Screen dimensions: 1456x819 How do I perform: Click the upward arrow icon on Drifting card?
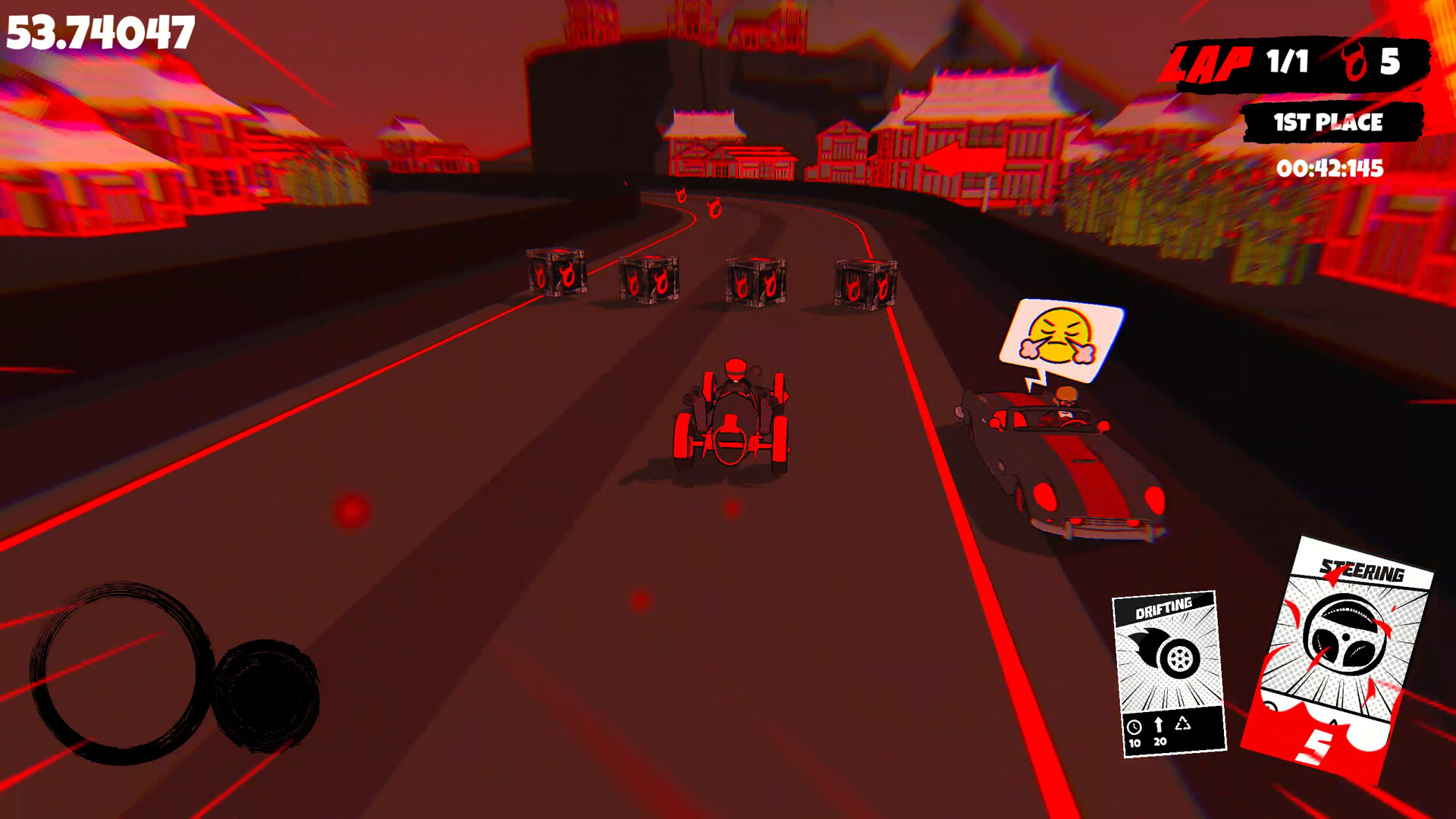tap(1159, 725)
